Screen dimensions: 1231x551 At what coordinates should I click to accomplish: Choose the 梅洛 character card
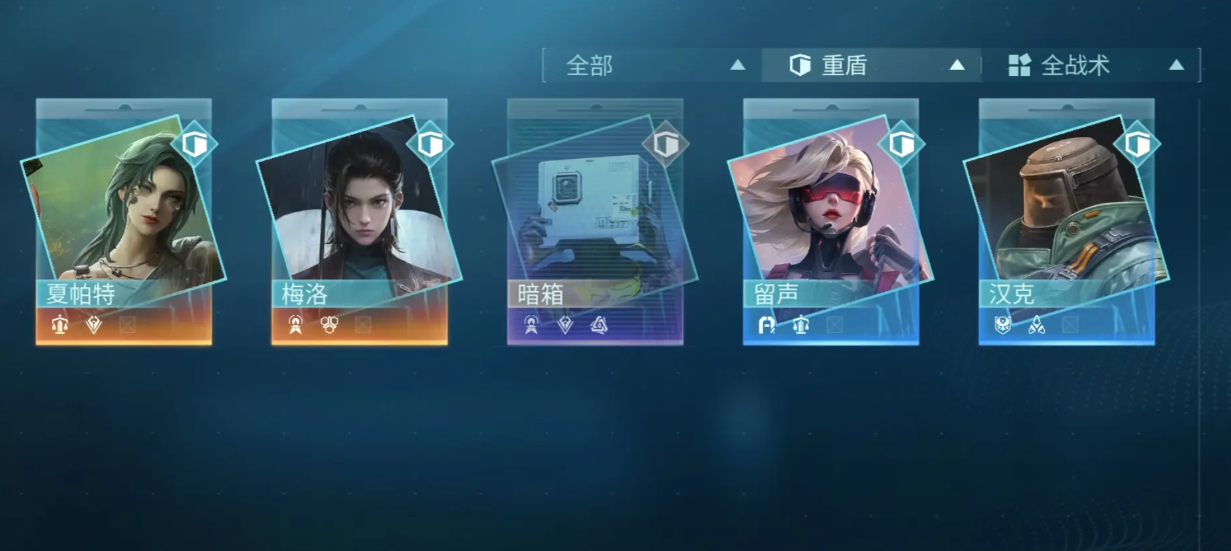(360, 222)
